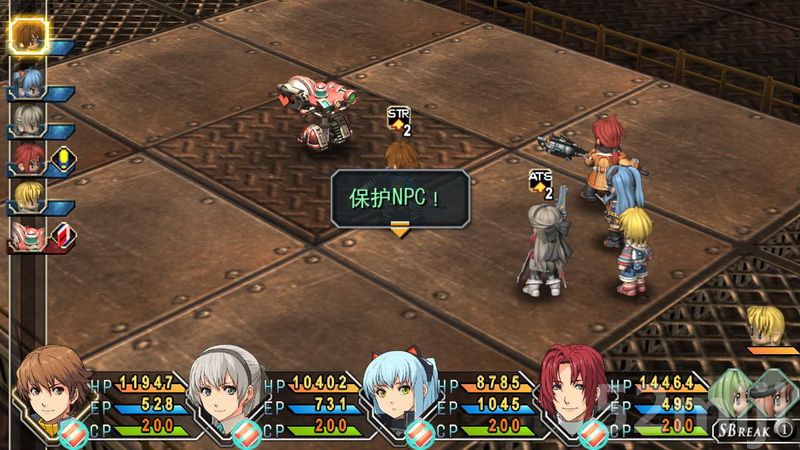Advance the 保护NPC！ dialogue box
Viewport: 800px width, 450px height.
[400, 194]
